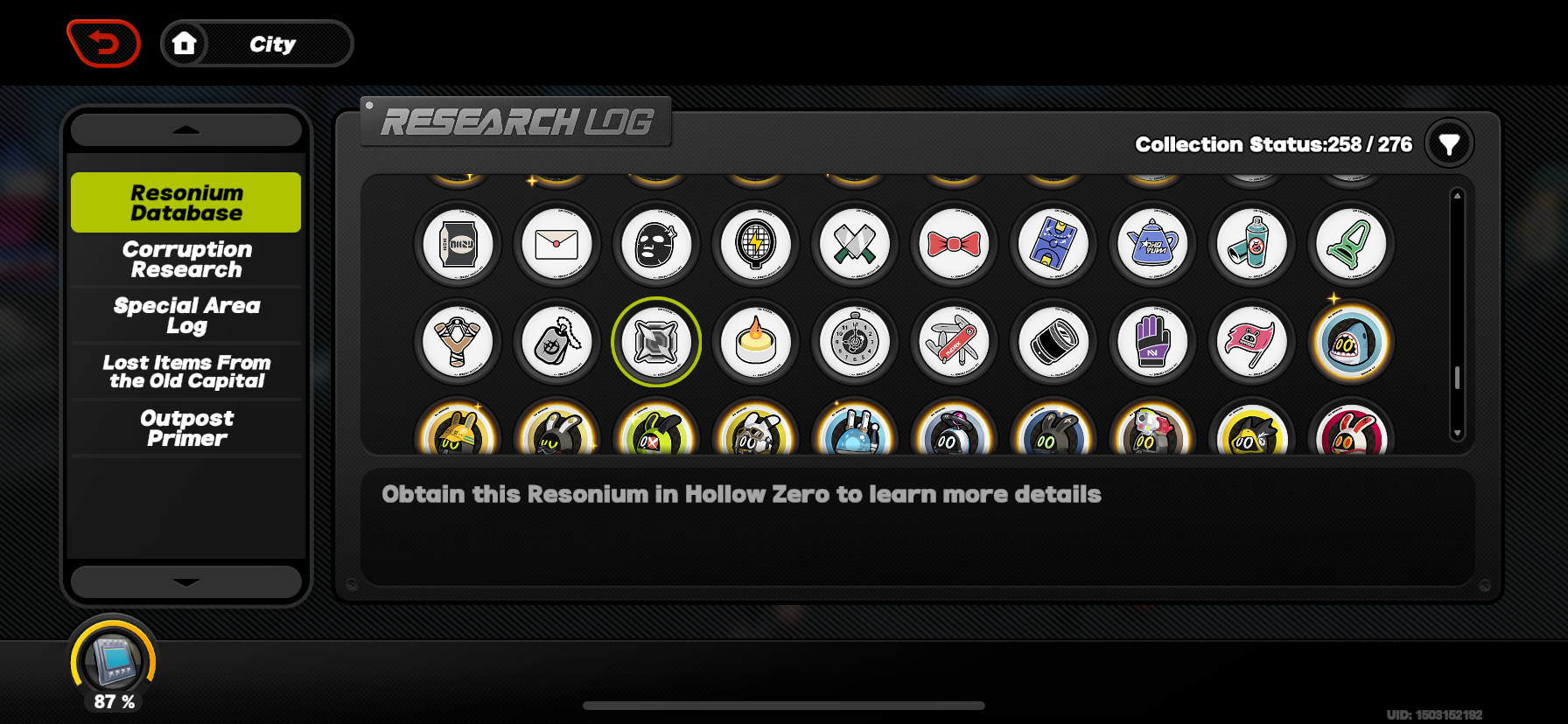Screen dimensions: 1568x724
Task: Select Lost Items From the Old Capital
Action: click(185, 372)
